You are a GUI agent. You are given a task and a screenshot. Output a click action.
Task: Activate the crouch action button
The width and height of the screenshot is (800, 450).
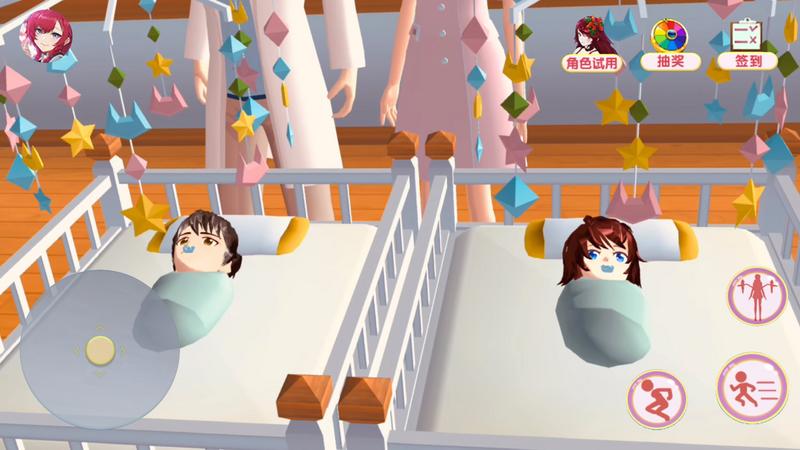click(656, 399)
